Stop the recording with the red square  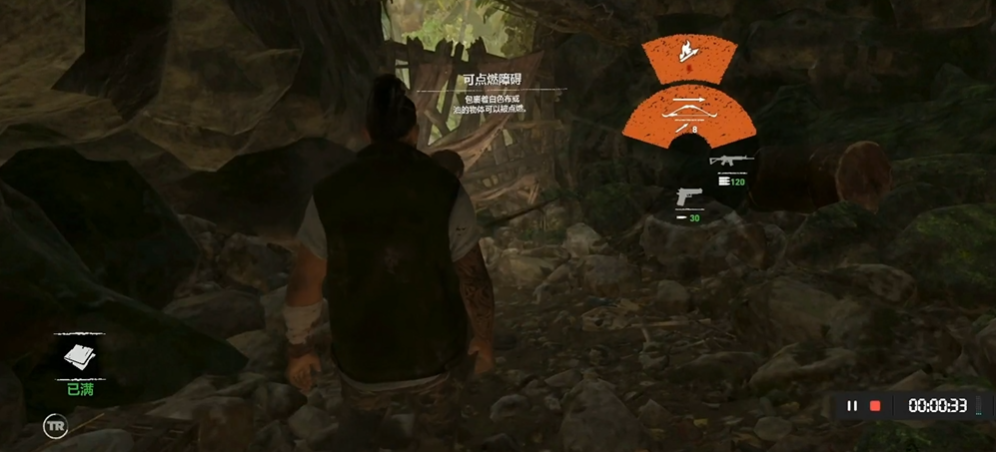click(x=875, y=406)
